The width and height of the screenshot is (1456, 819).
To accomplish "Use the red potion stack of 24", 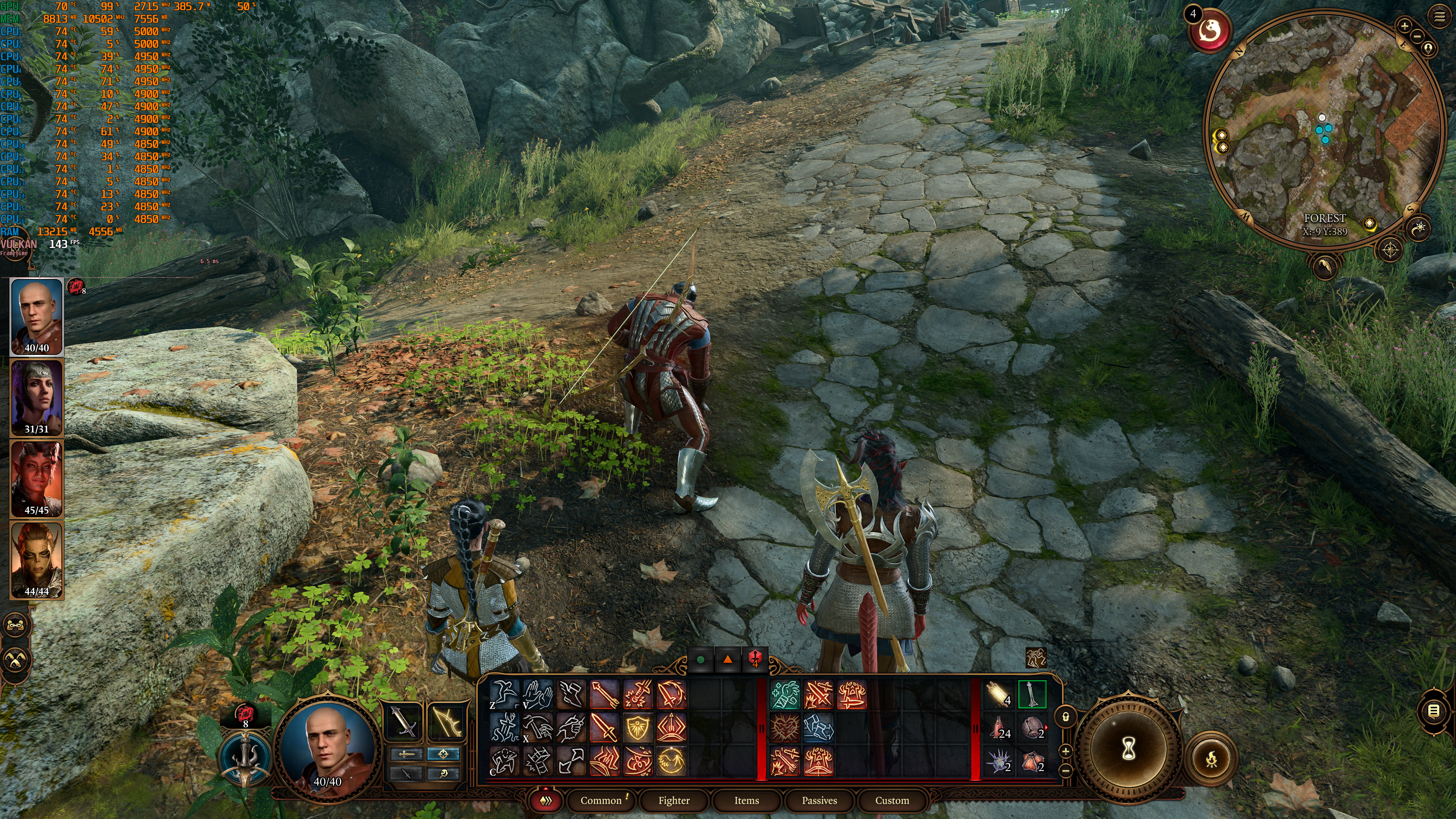I will [x=999, y=728].
